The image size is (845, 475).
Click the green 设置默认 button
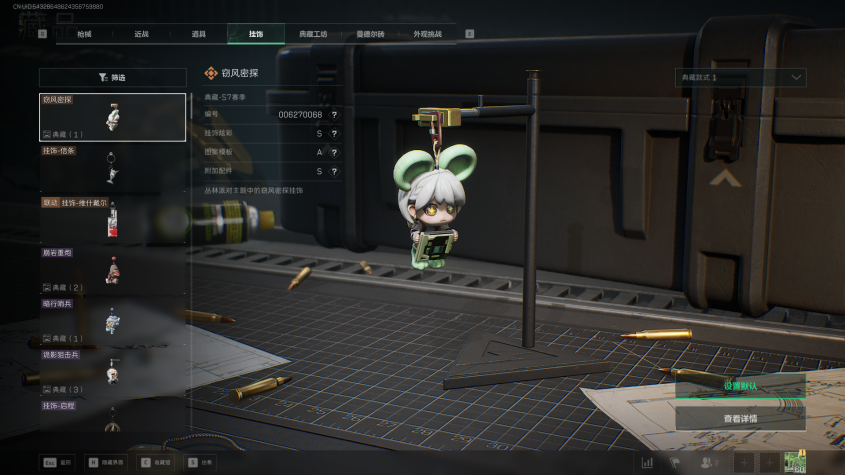click(740, 386)
